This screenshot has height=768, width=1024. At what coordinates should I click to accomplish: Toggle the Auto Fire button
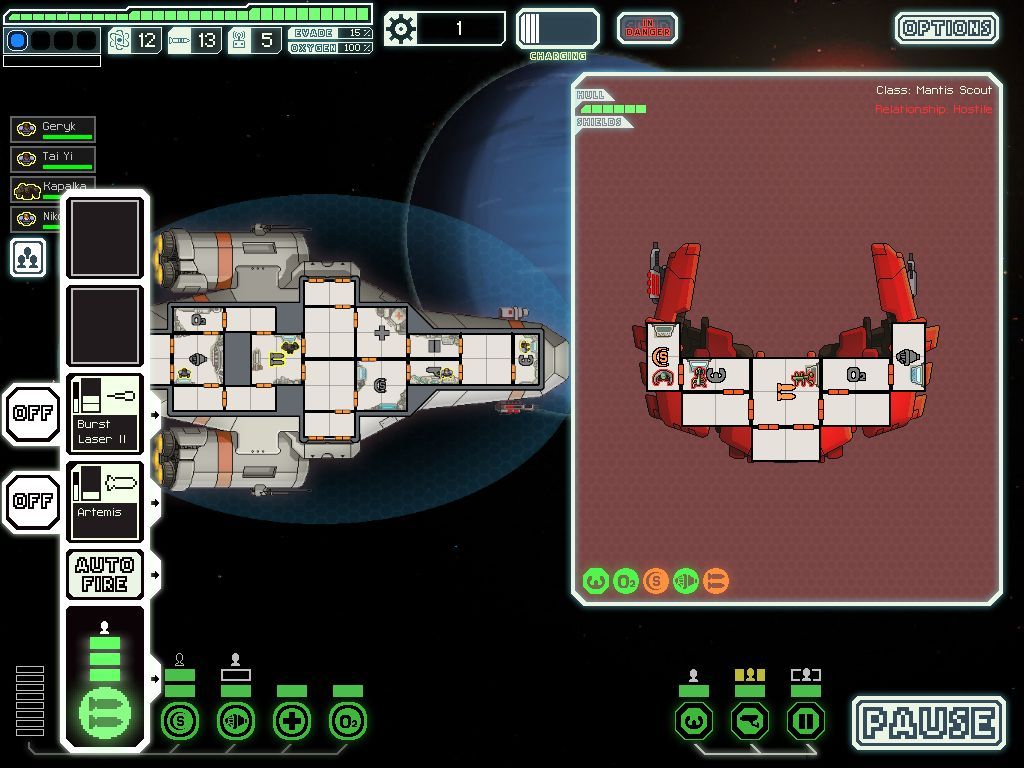point(104,575)
